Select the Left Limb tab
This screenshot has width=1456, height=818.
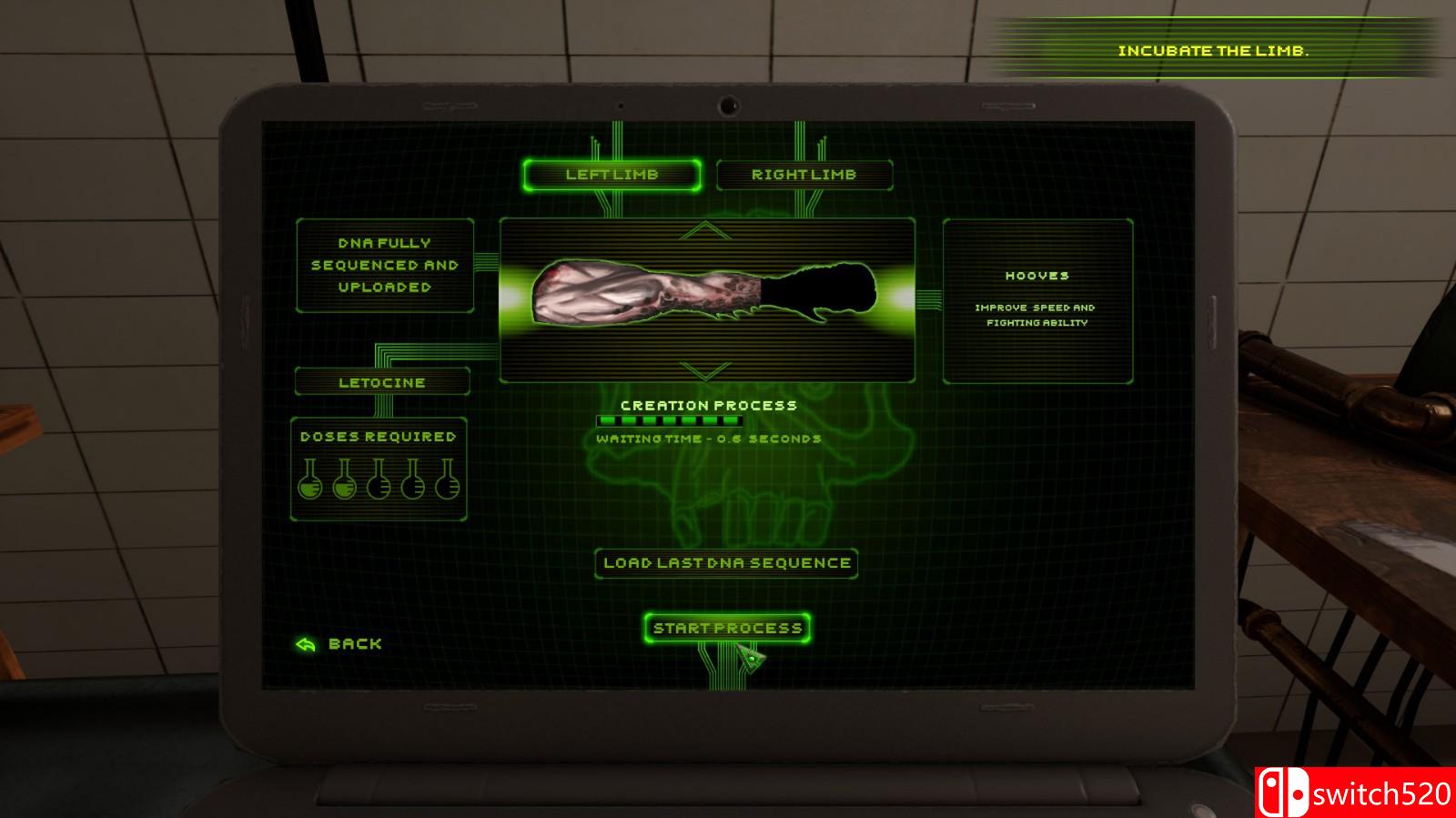(x=612, y=175)
